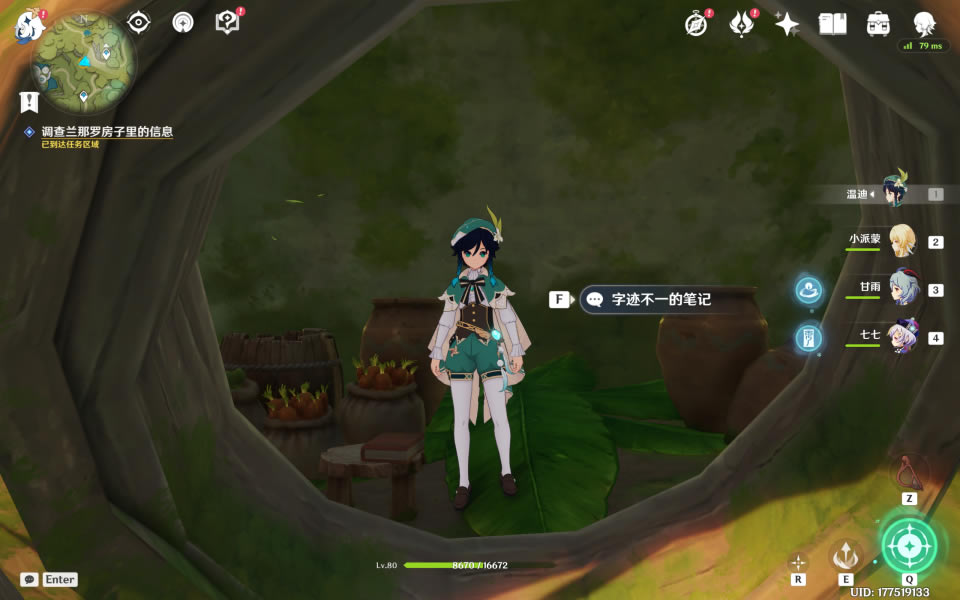Open the question-mark tutorial book icon
Image resolution: width=960 pixels, height=600 pixels.
[228, 22]
